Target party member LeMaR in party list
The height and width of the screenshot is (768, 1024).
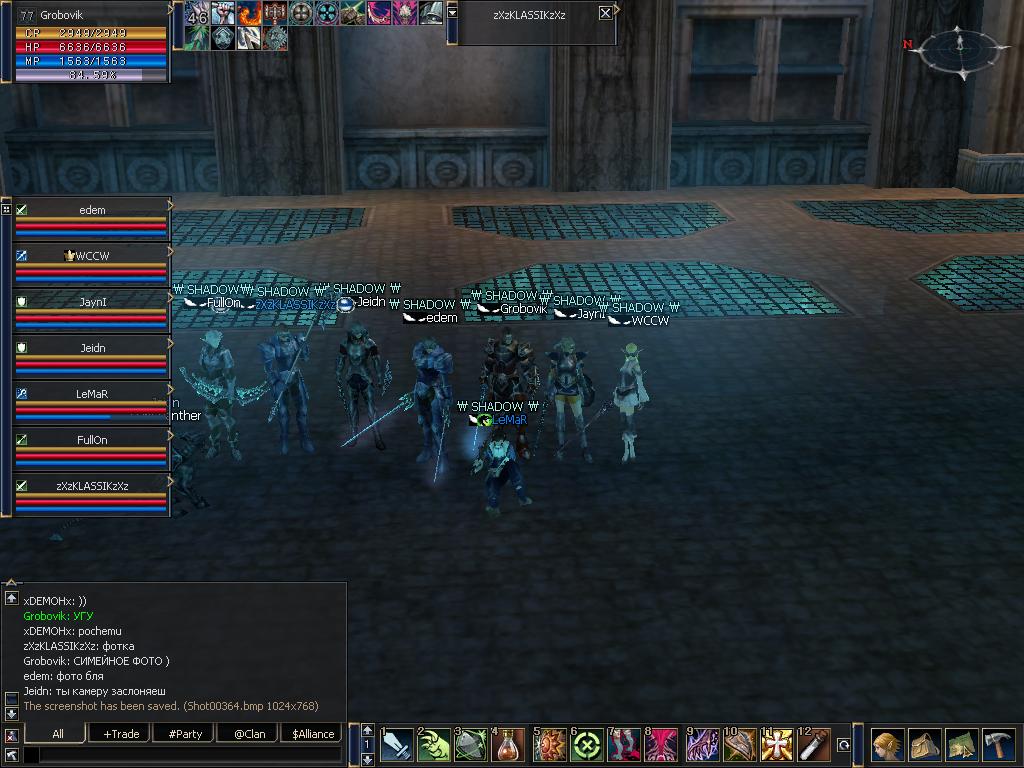tap(92, 394)
